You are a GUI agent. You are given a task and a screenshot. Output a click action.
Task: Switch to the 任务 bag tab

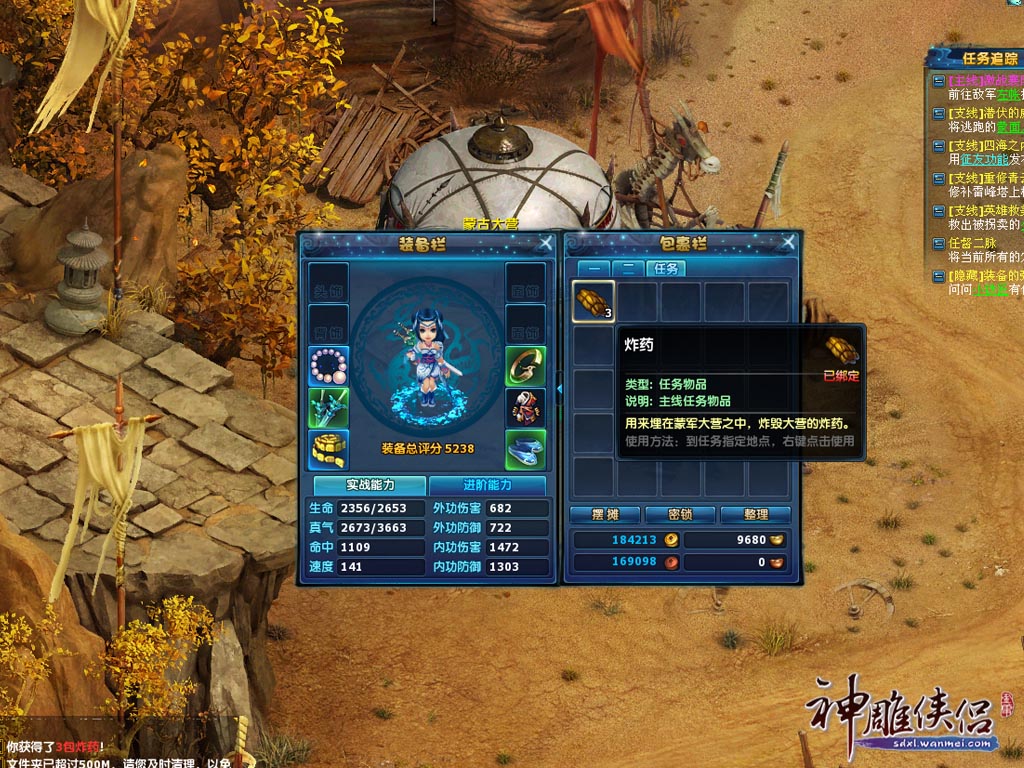point(665,268)
